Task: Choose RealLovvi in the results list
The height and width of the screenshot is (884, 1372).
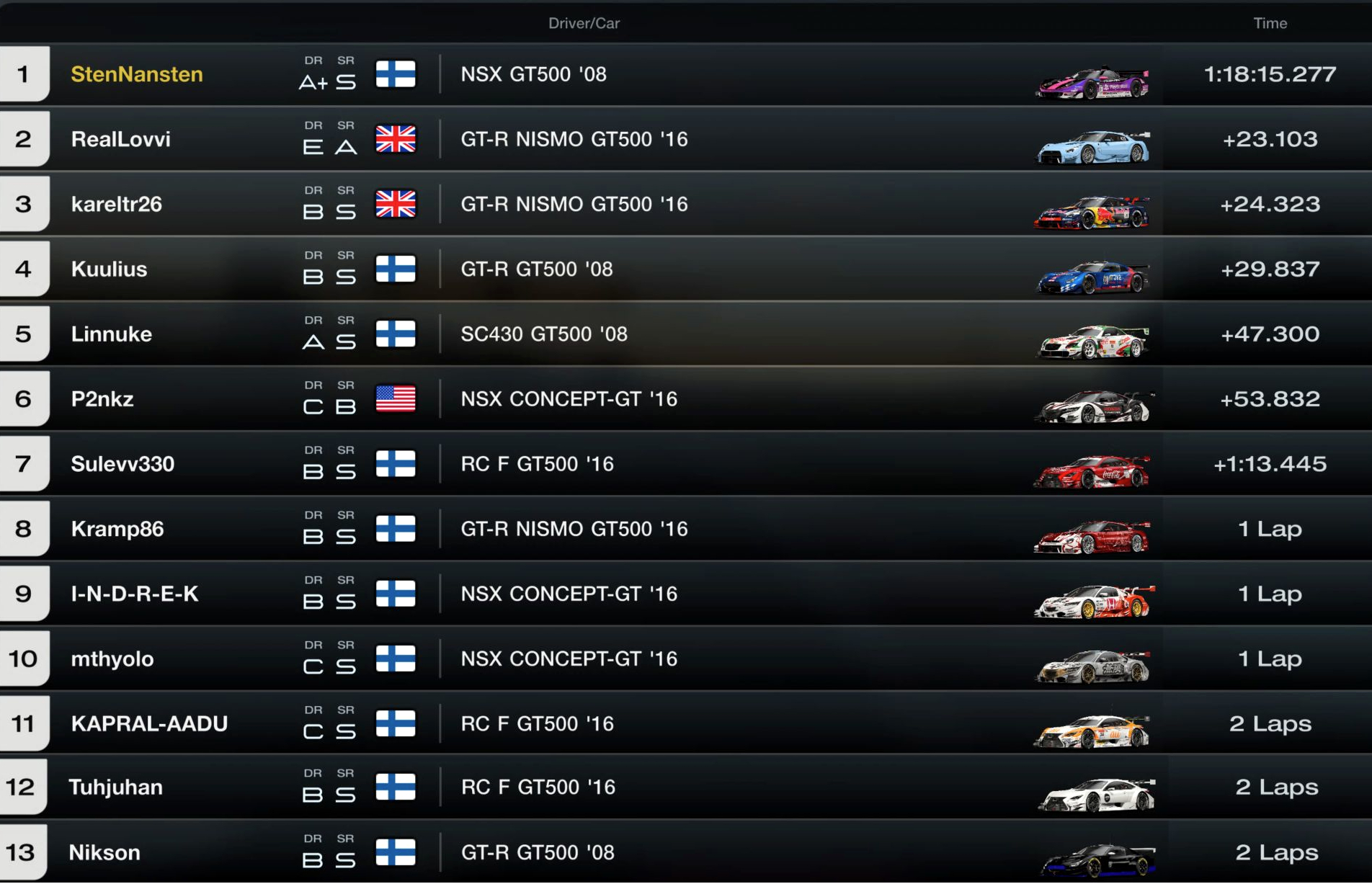Action: [121, 139]
